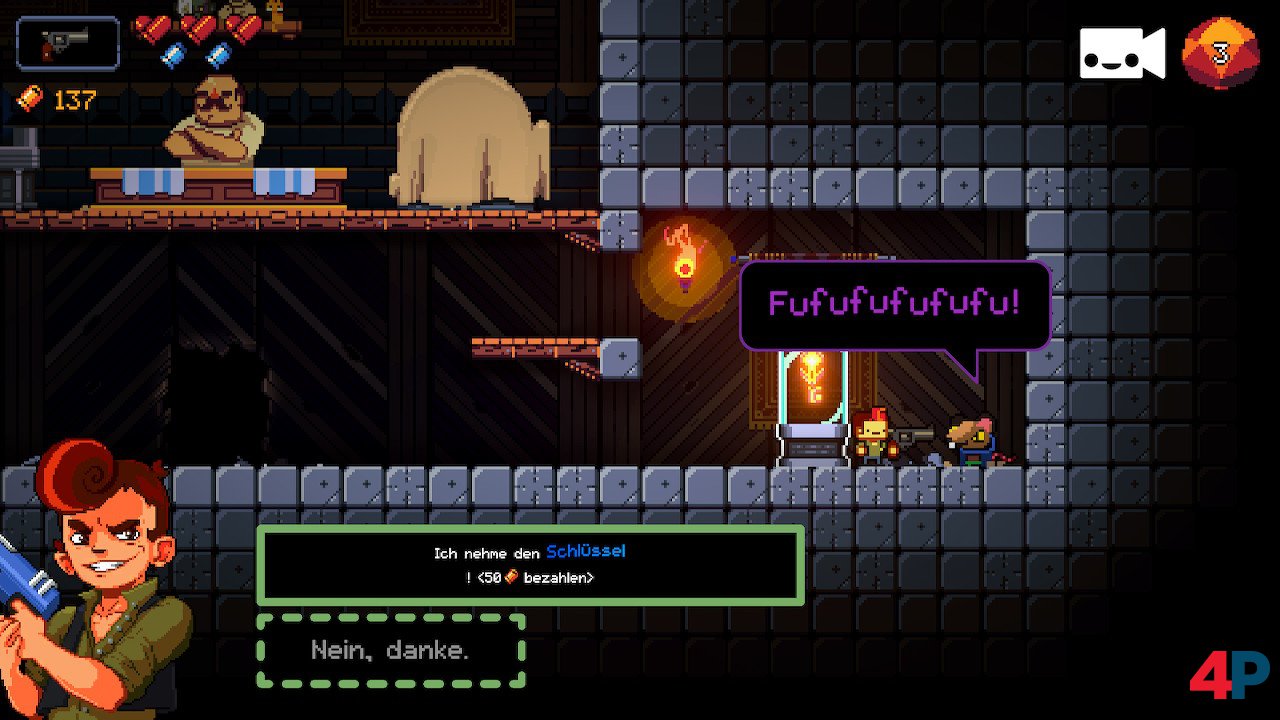Select the revolver weapon slot
Screen dimensions: 1280x720
tap(68, 43)
